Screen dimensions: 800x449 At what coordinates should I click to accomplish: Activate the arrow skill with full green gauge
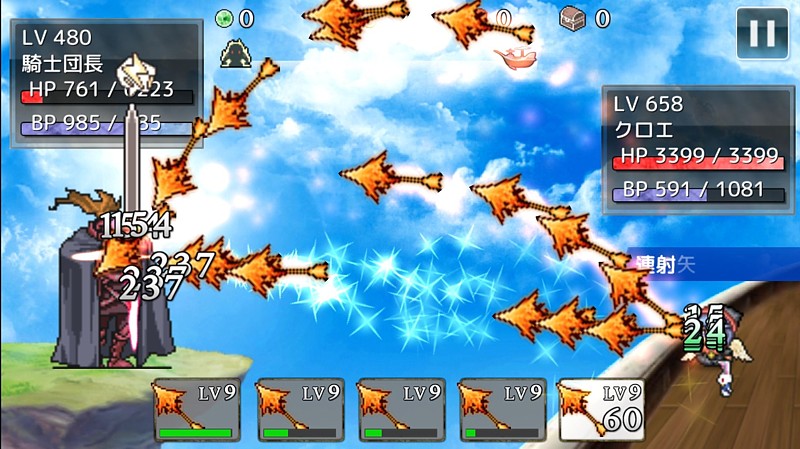pyautogui.click(x=197, y=410)
